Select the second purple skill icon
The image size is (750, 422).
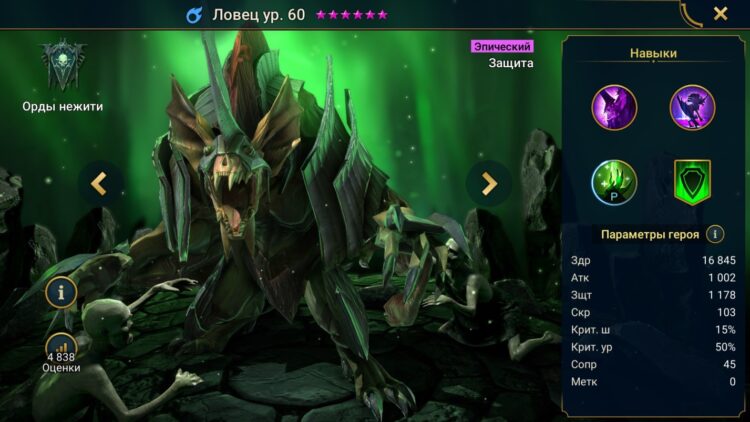pos(692,107)
